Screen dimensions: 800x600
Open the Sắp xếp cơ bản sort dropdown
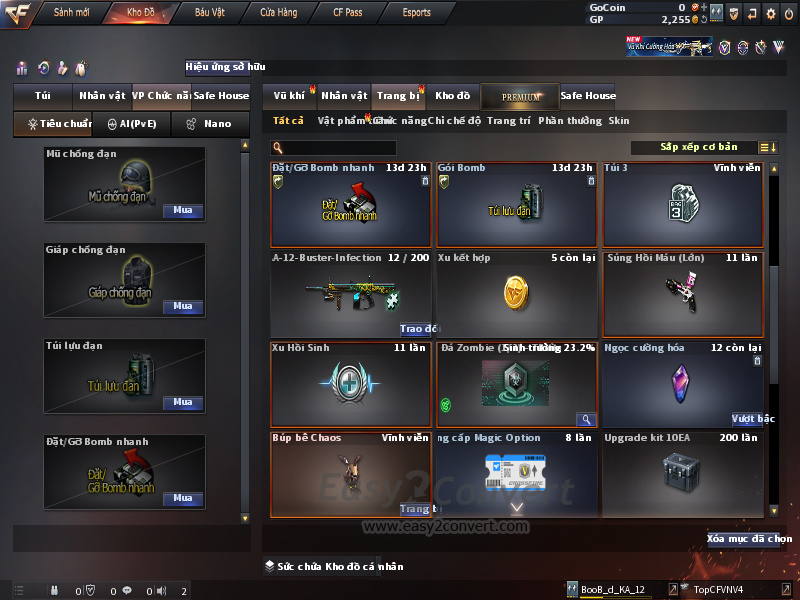point(699,147)
